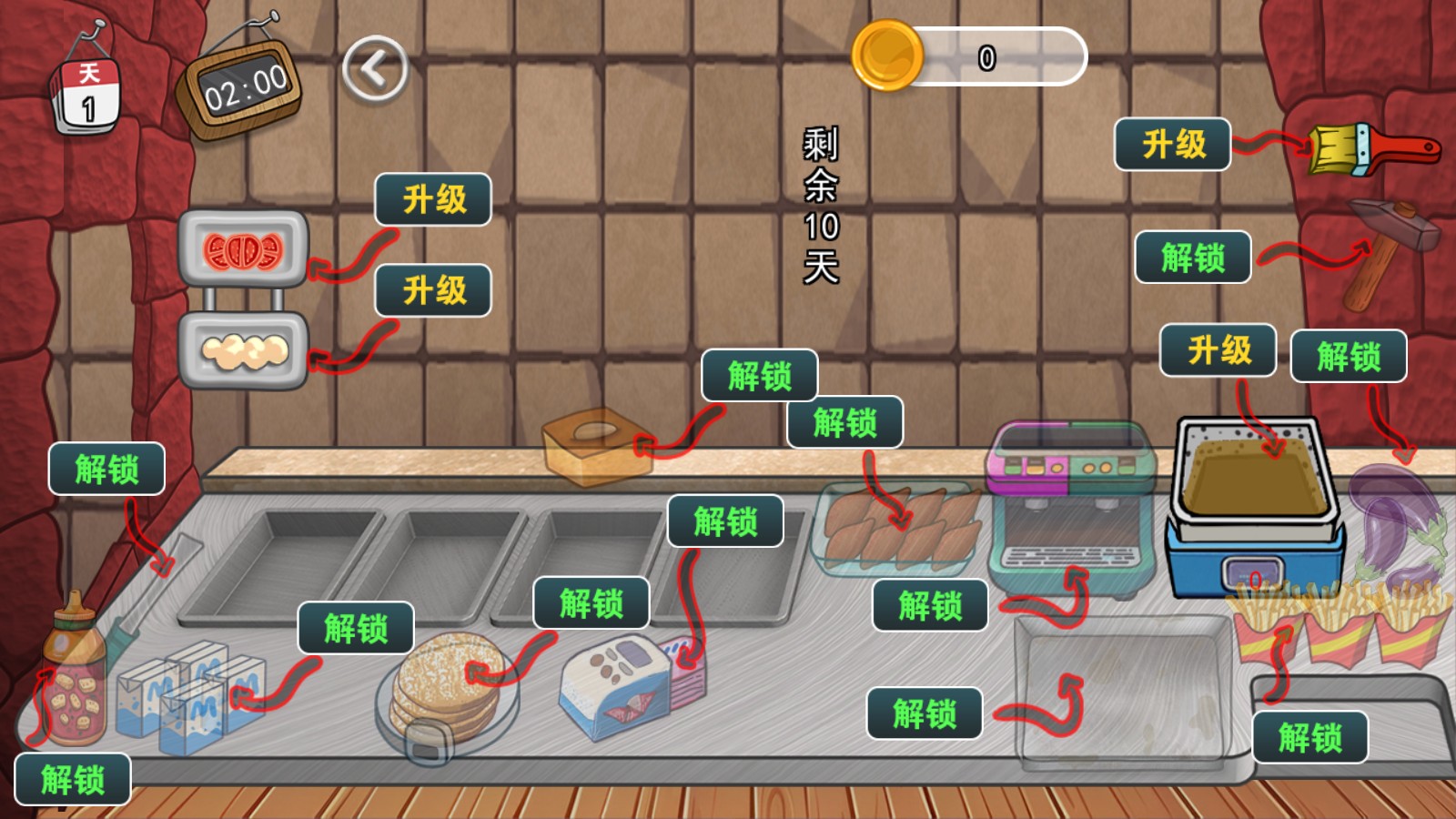Screen dimensions: 1456x819
Task: Upgrade the tomato tray
Action: (x=433, y=199)
